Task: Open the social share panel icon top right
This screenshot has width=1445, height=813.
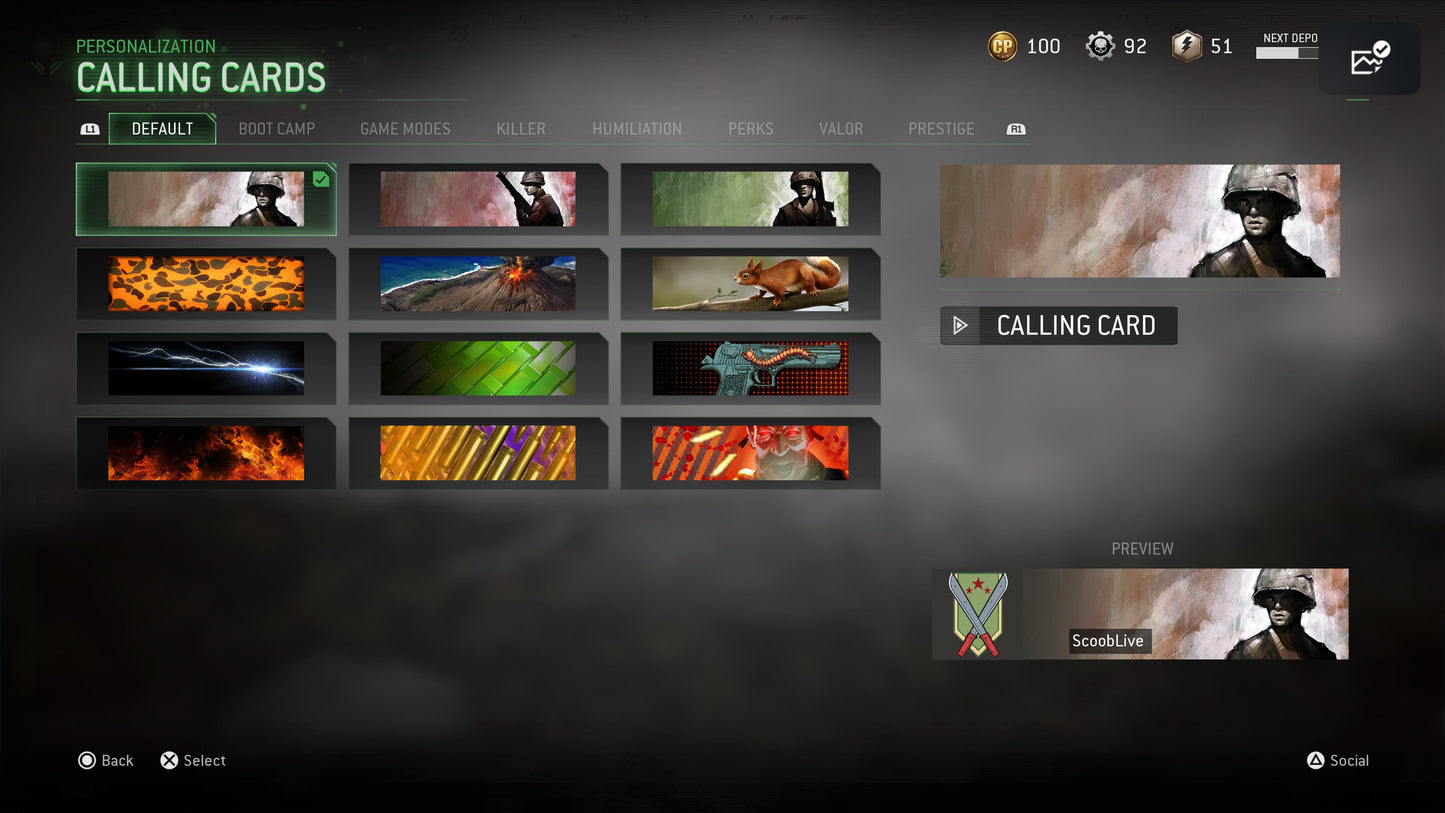Action: (x=1368, y=58)
